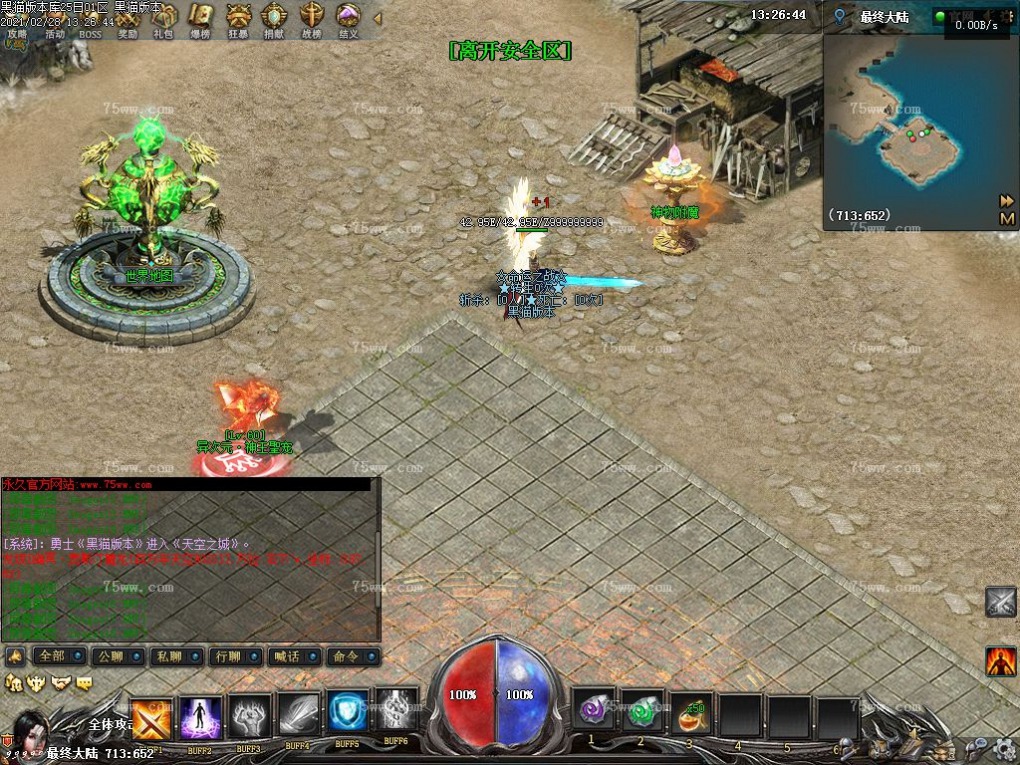Image resolution: width=1020 pixels, height=765 pixels.
Task: Open the 战榜 battle ranking icon
Action: pos(311,18)
